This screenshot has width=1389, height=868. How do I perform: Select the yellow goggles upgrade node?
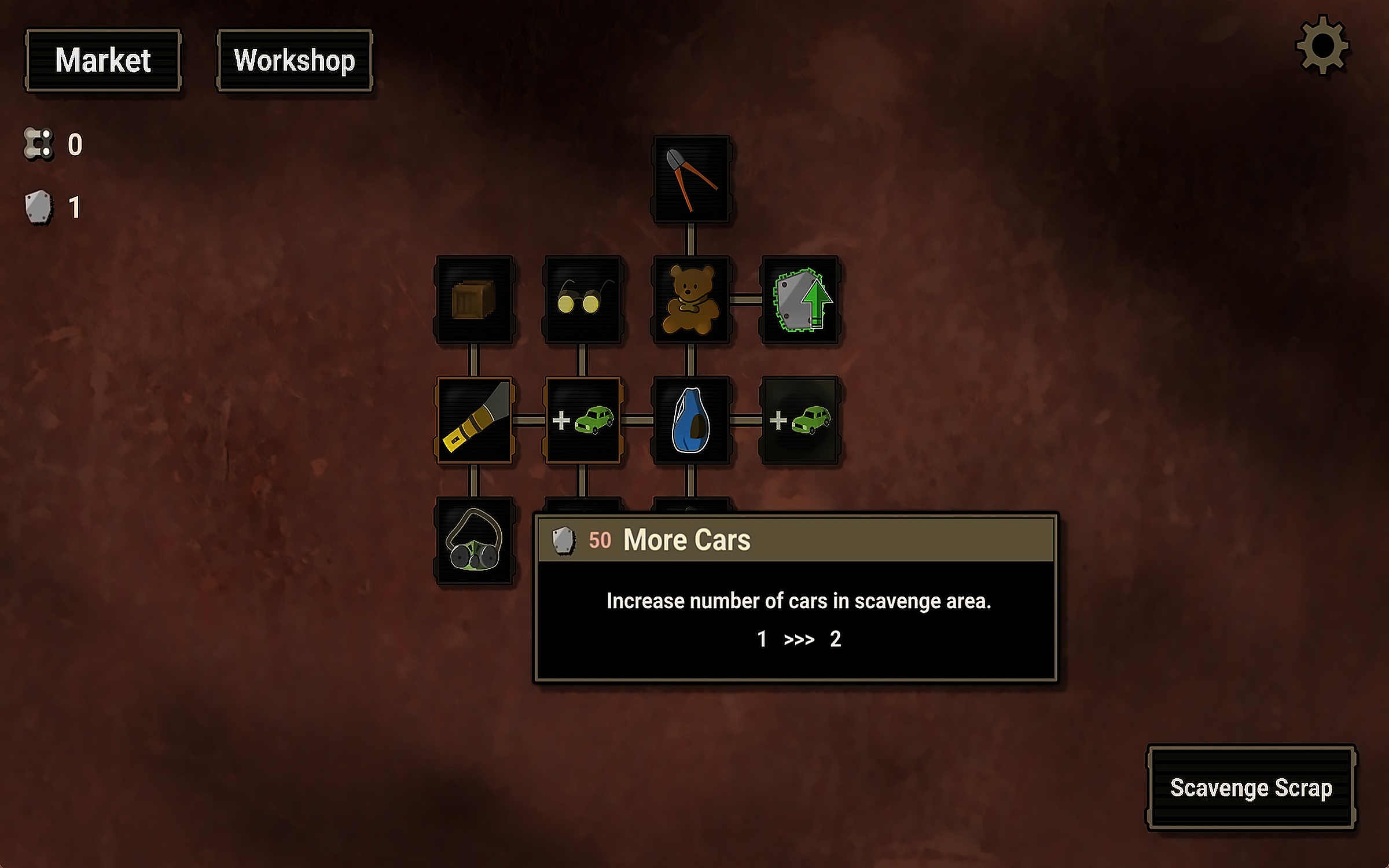pyautogui.click(x=582, y=300)
